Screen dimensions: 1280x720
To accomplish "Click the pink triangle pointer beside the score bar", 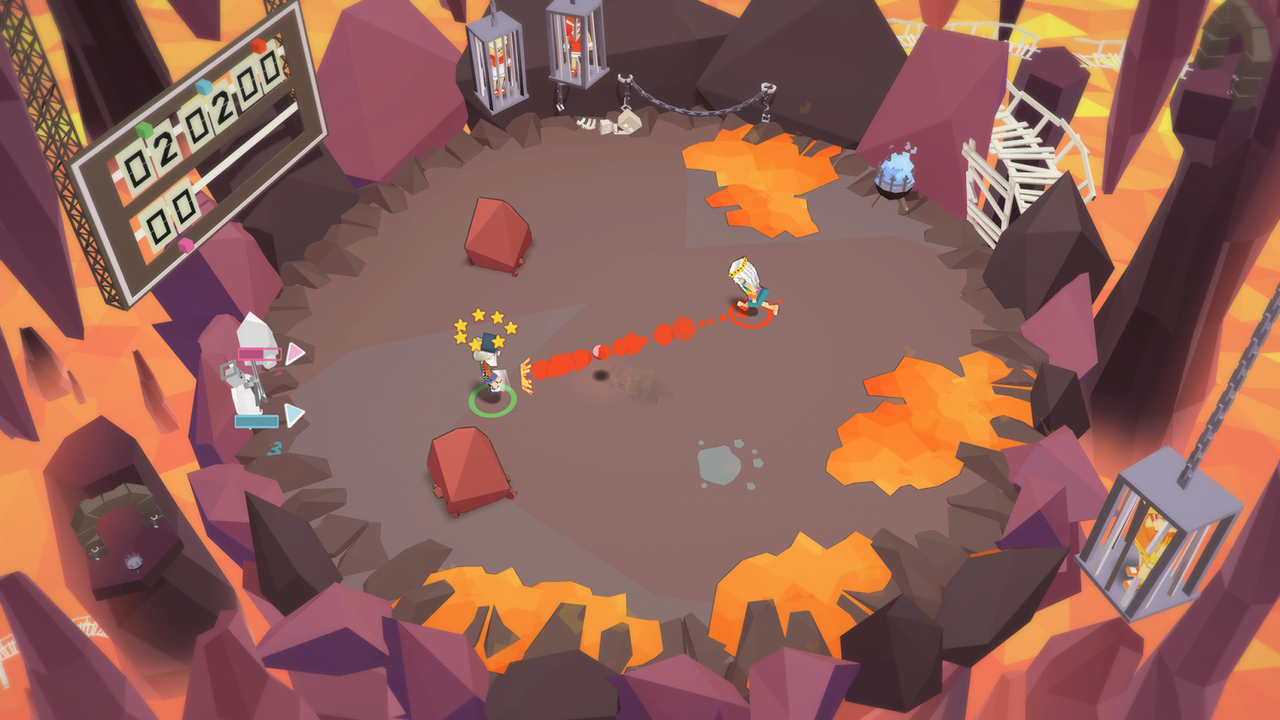I will click(296, 352).
